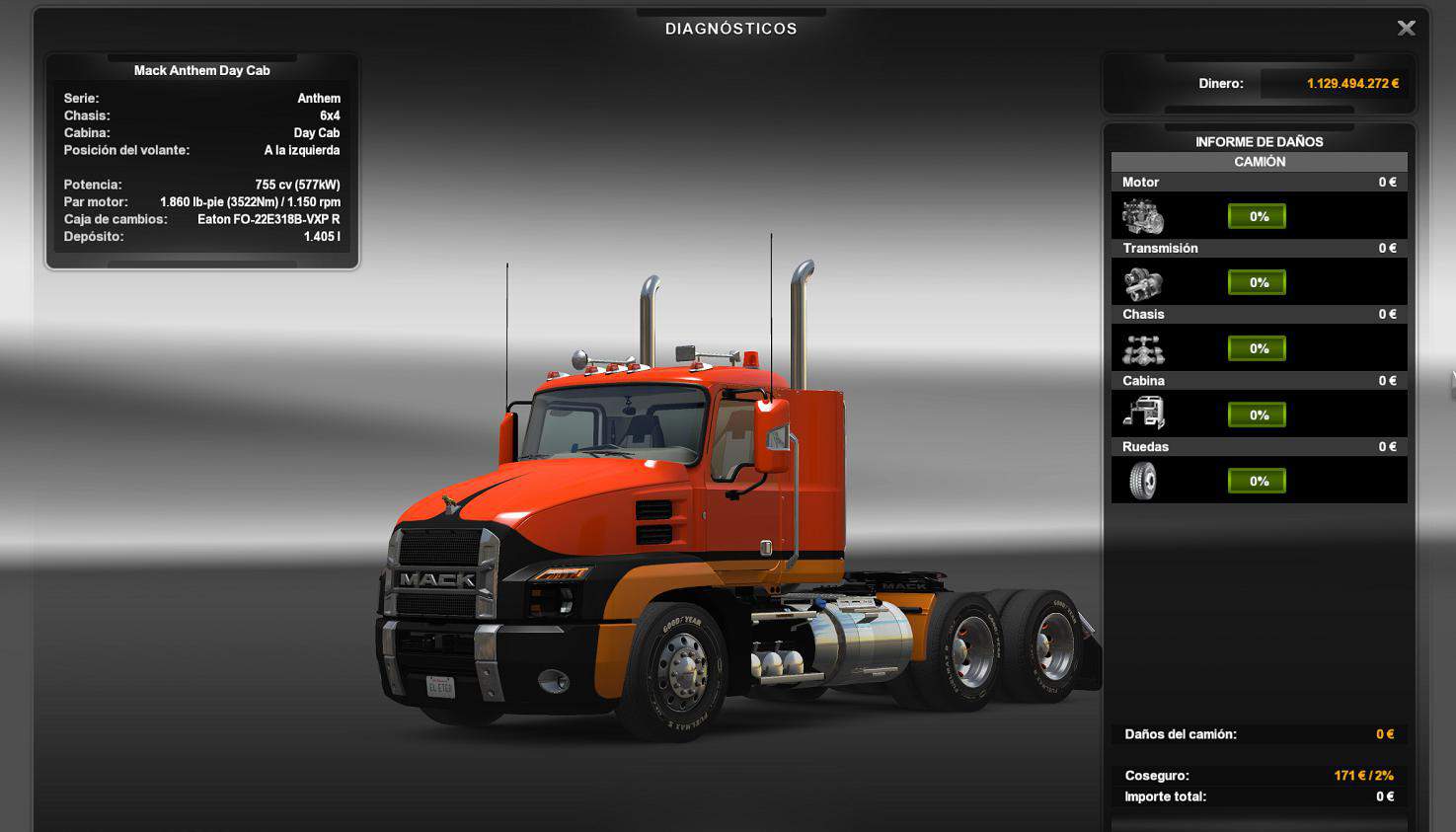Click the Cabina 0% repair button

[x=1257, y=415]
